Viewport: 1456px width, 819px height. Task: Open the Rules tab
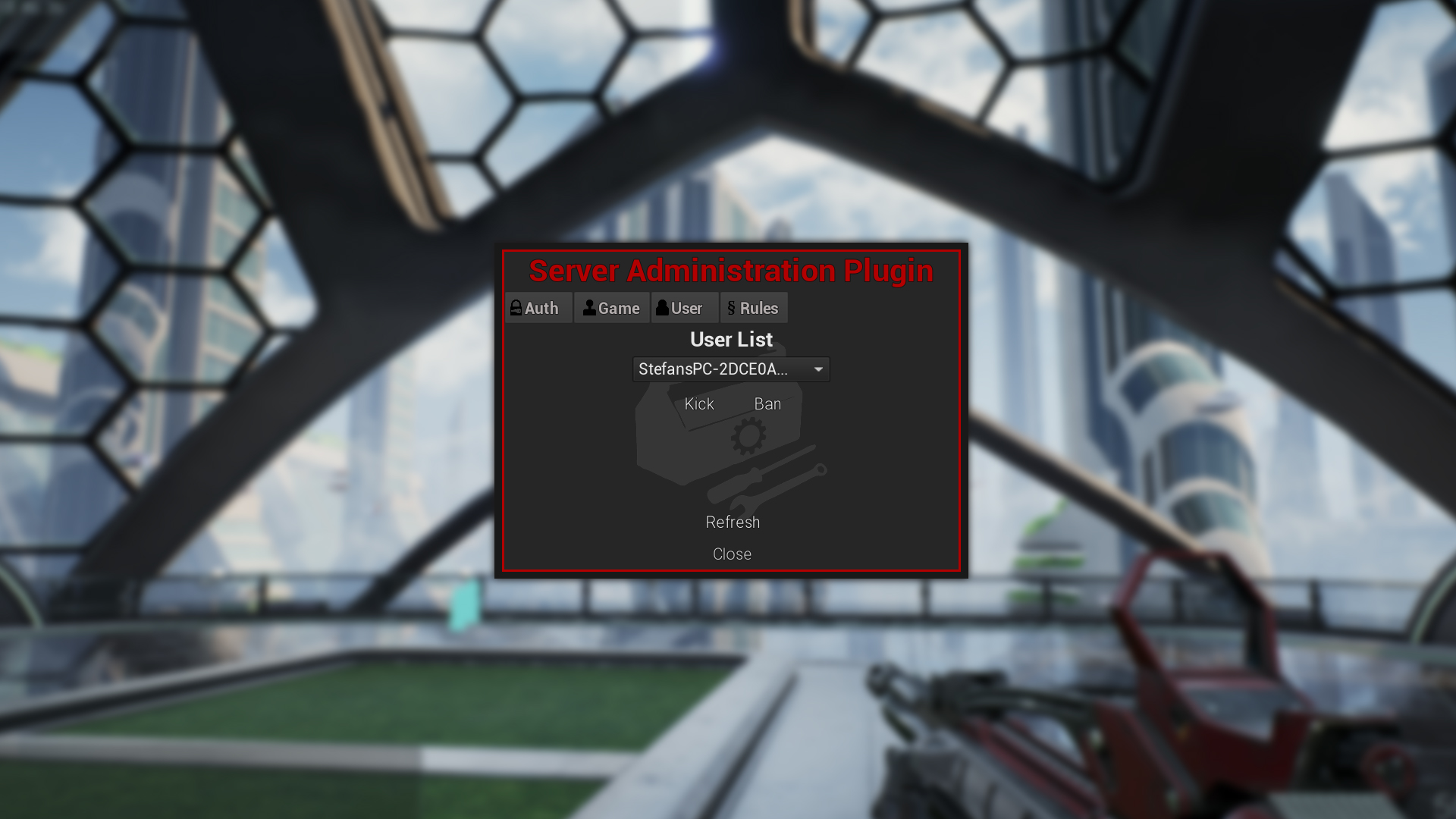click(x=755, y=308)
